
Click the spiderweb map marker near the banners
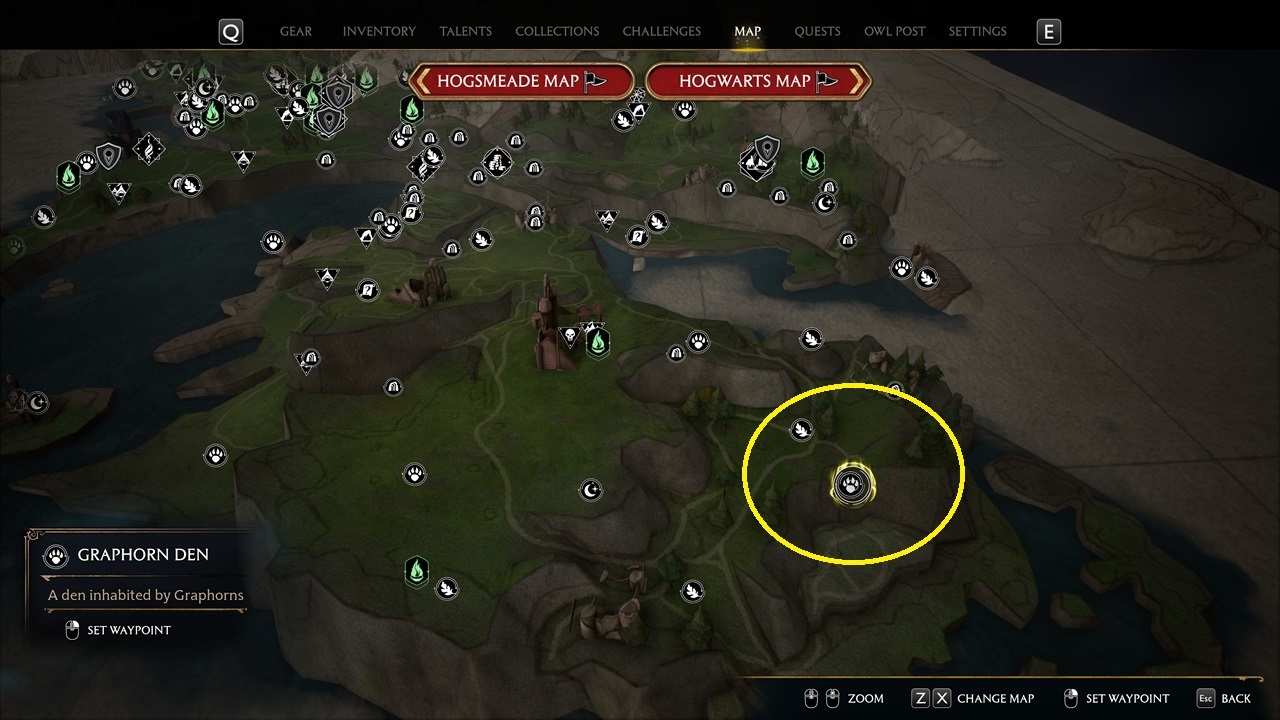638,92
